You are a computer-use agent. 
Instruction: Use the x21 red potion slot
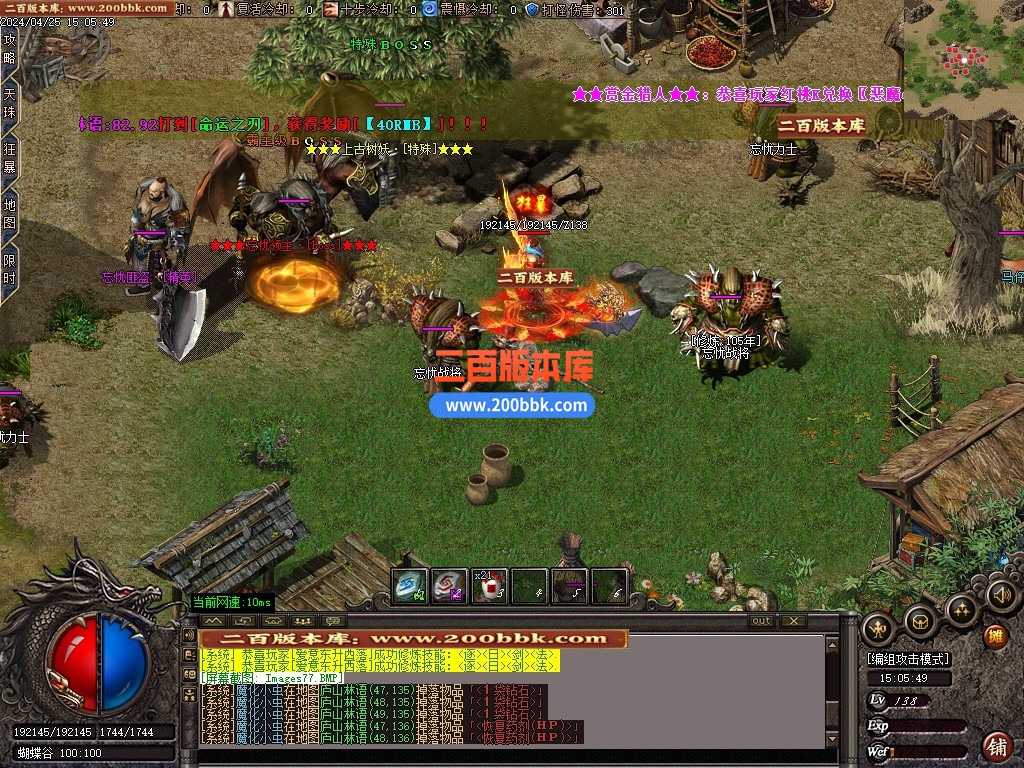[489, 586]
